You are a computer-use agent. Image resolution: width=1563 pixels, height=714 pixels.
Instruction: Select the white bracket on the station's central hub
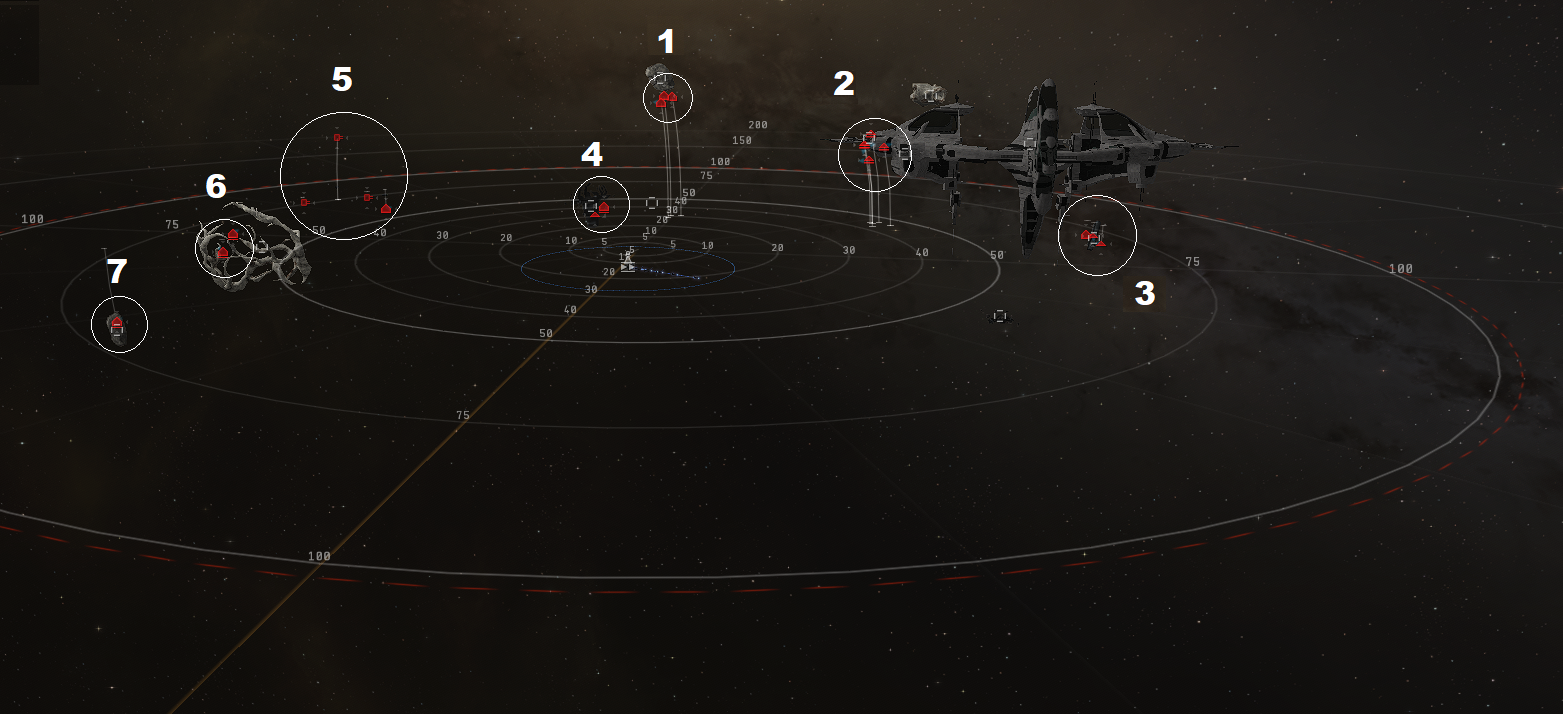[x=1030, y=143]
